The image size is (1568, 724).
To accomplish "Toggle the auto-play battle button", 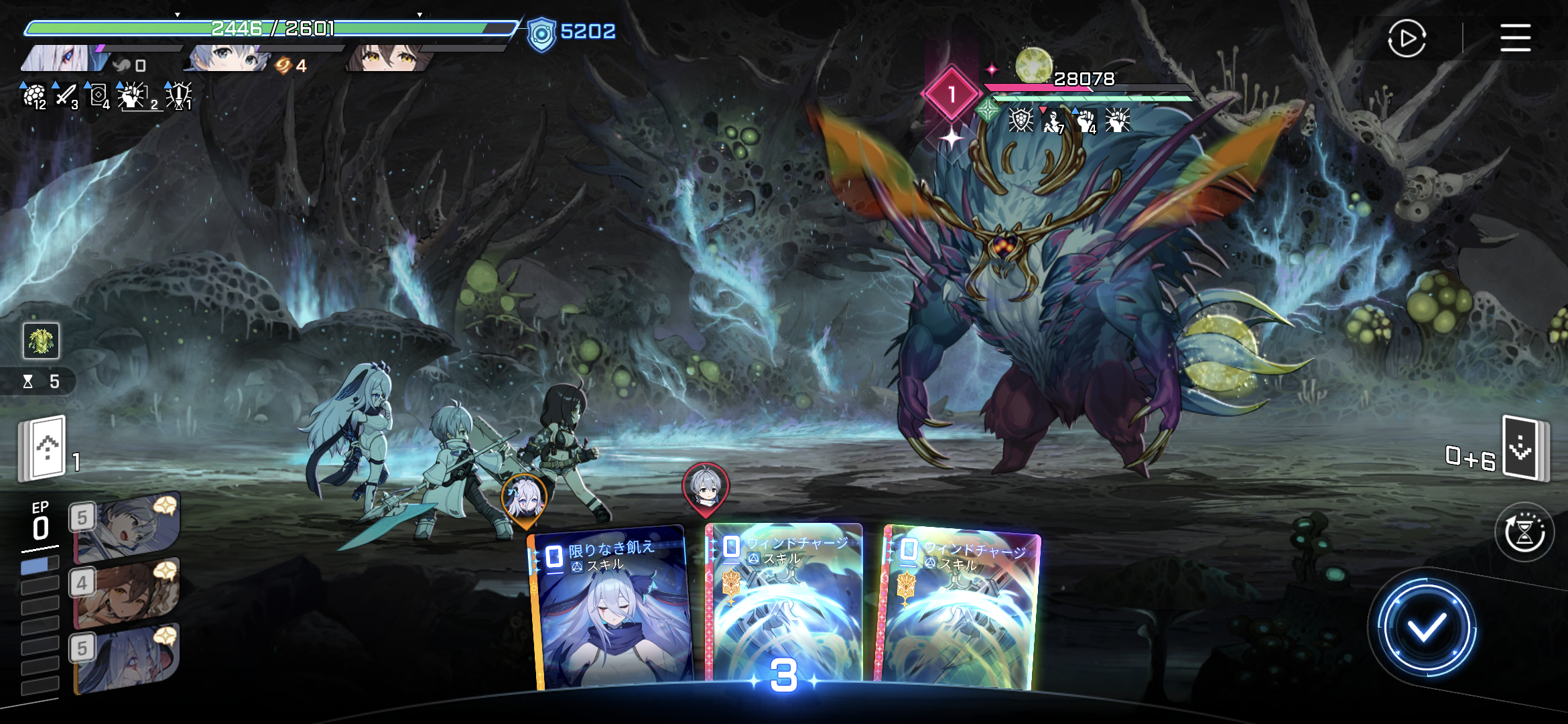I will (x=1407, y=39).
